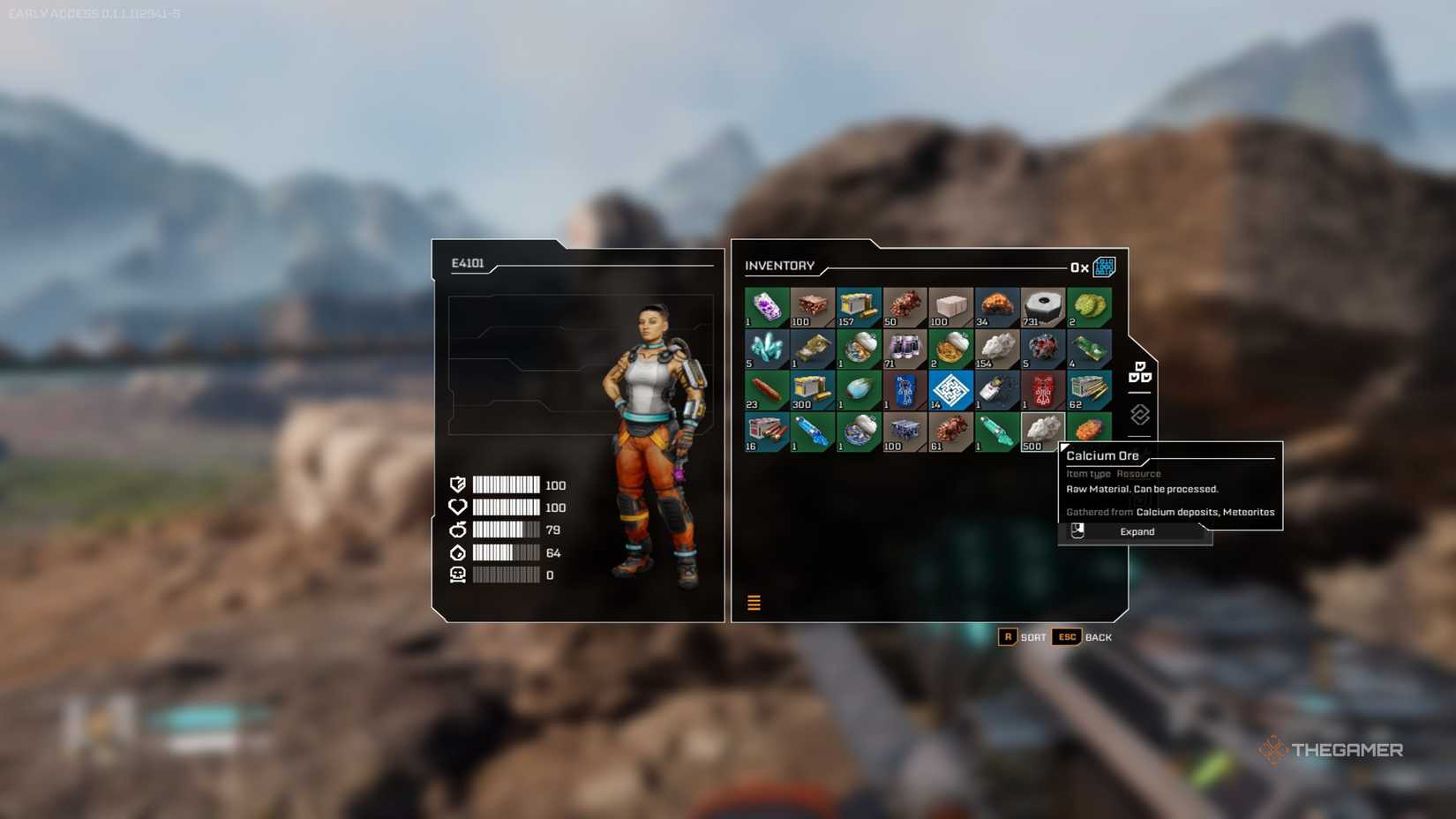This screenshot has height=819, width=1456.
Task: Click the INVENTORY panel title
Action: pos(780,266)
